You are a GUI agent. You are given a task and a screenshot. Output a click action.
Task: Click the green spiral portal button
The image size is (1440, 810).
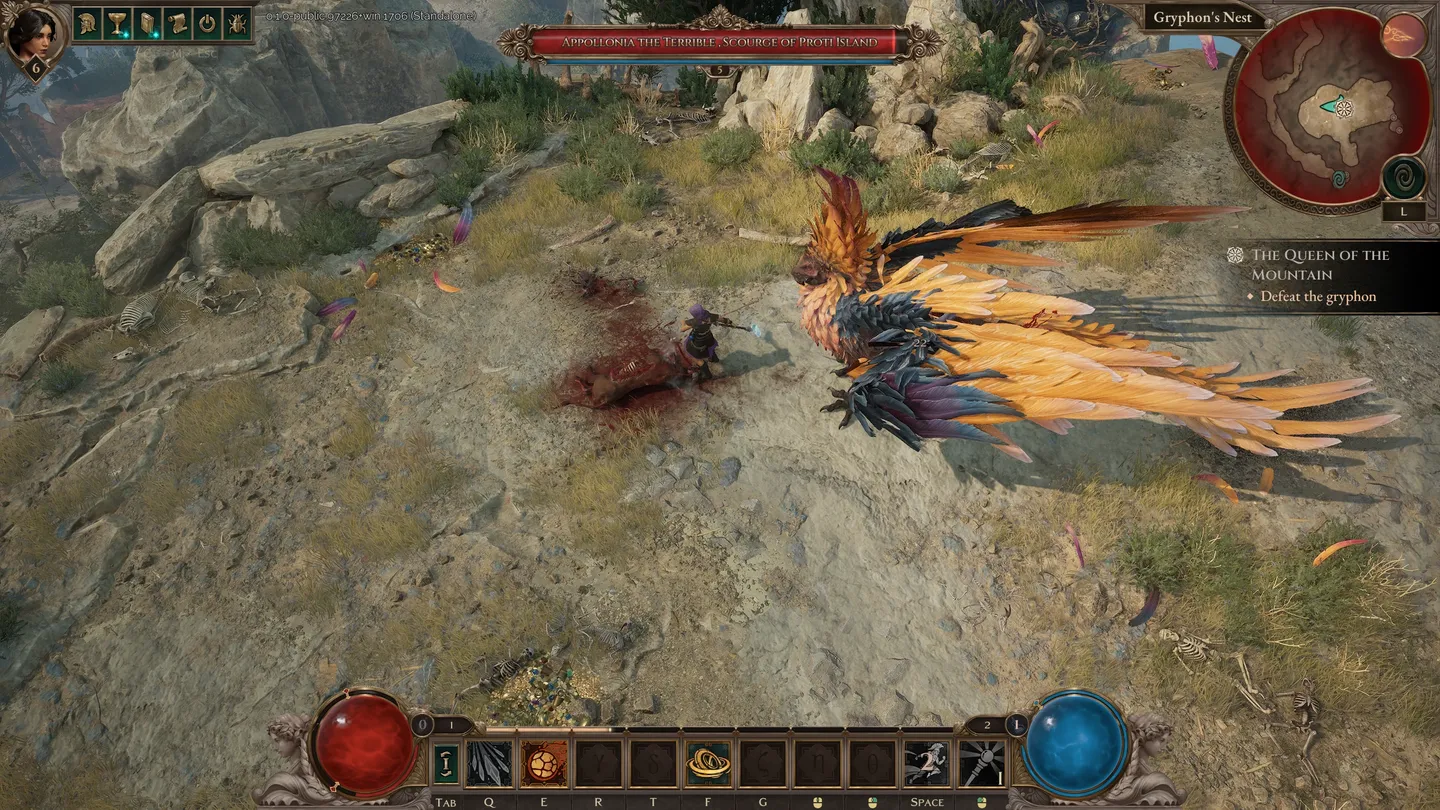1403,178
